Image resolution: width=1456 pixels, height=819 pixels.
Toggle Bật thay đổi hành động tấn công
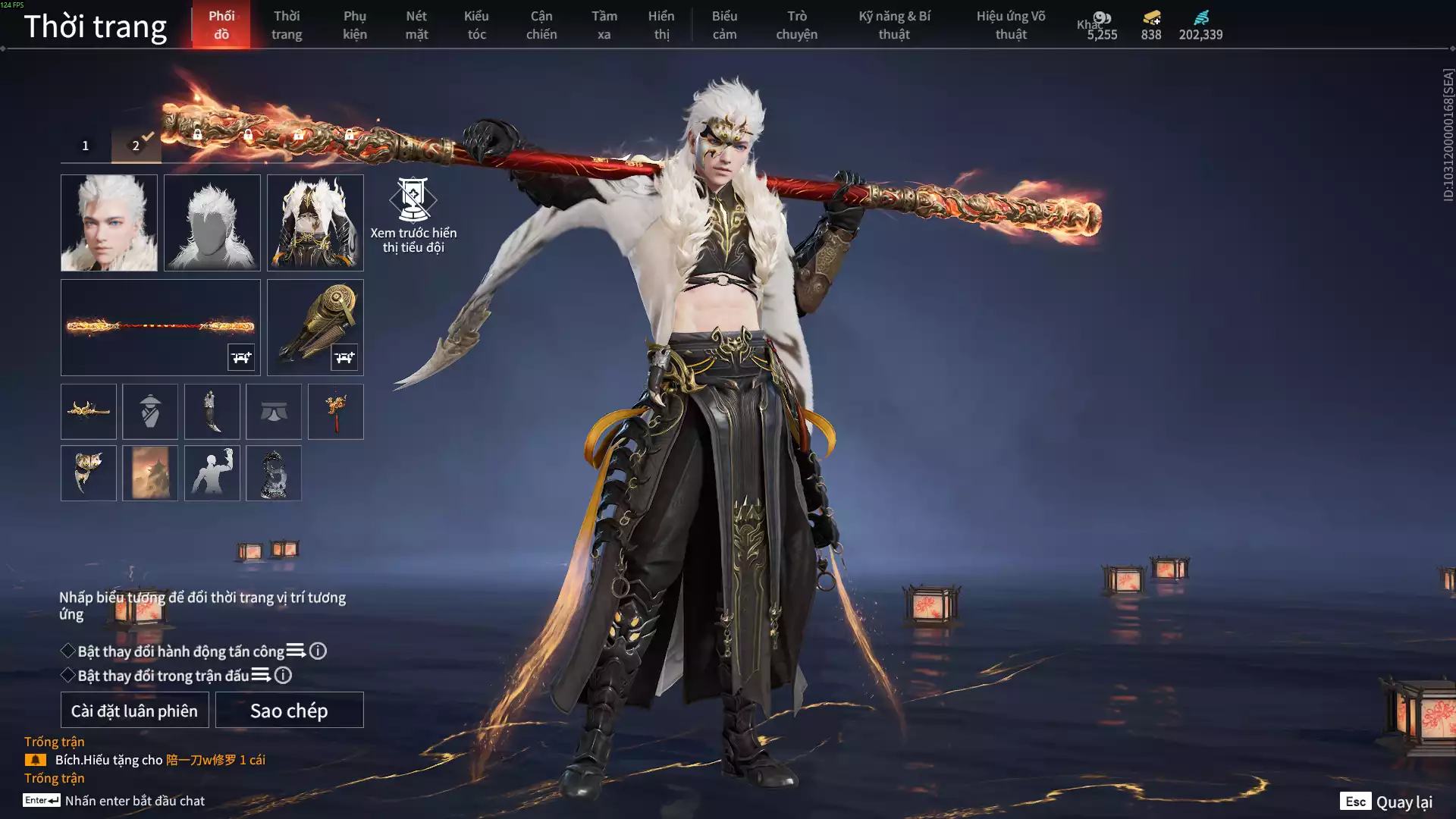pos(68,651)
